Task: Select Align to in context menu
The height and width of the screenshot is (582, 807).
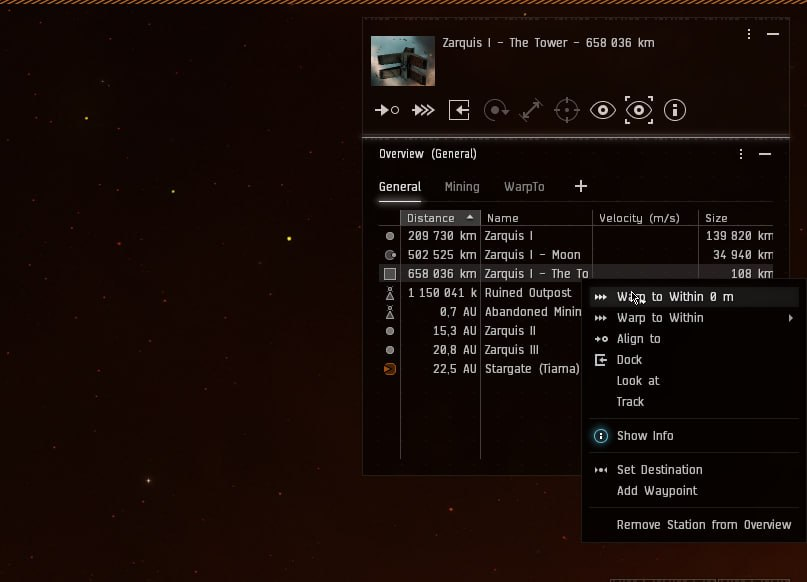Action: pyautogui.click(x=638, y=339)
